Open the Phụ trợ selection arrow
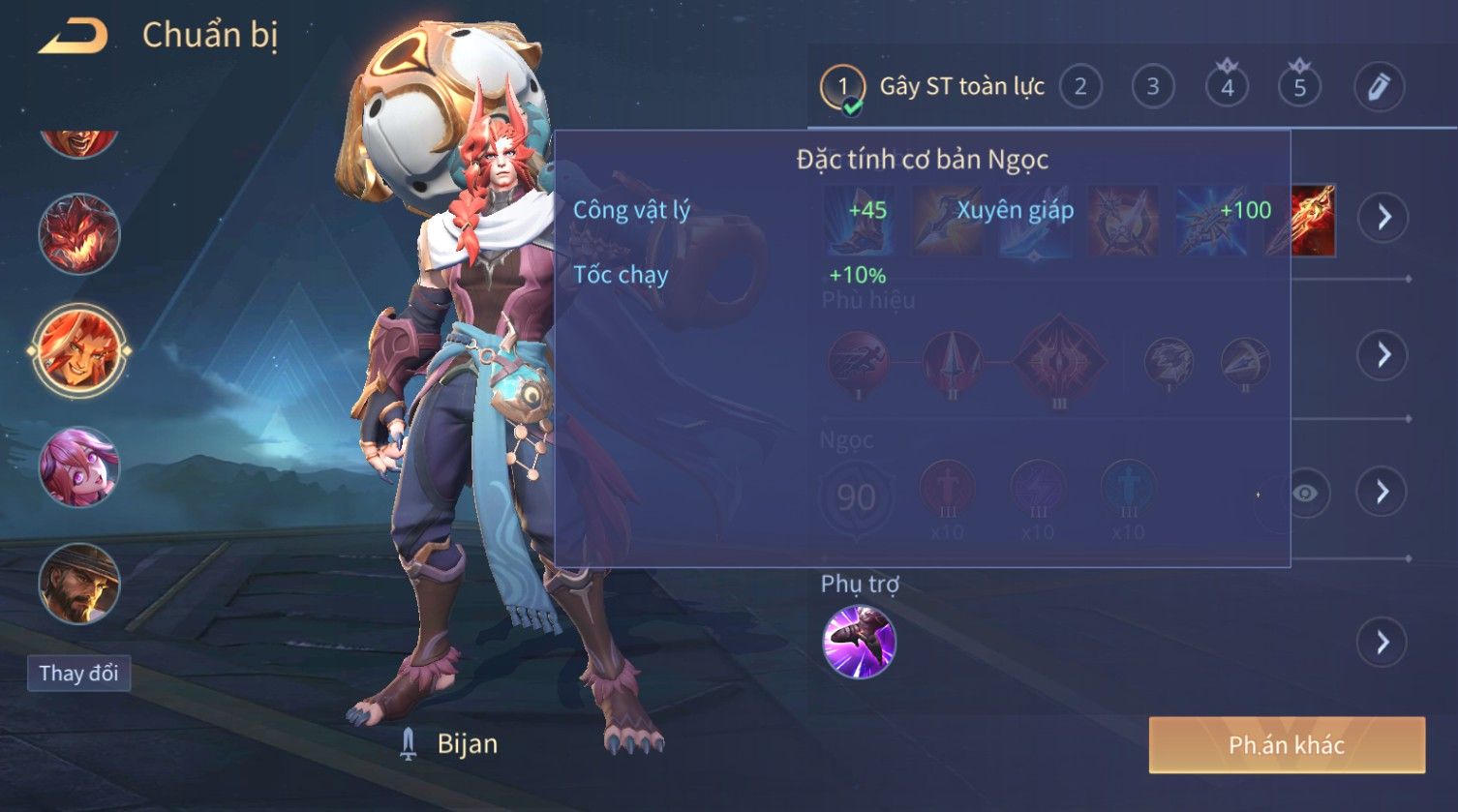This screenshot has width=1458, height=812. [x=1382, y=642]
